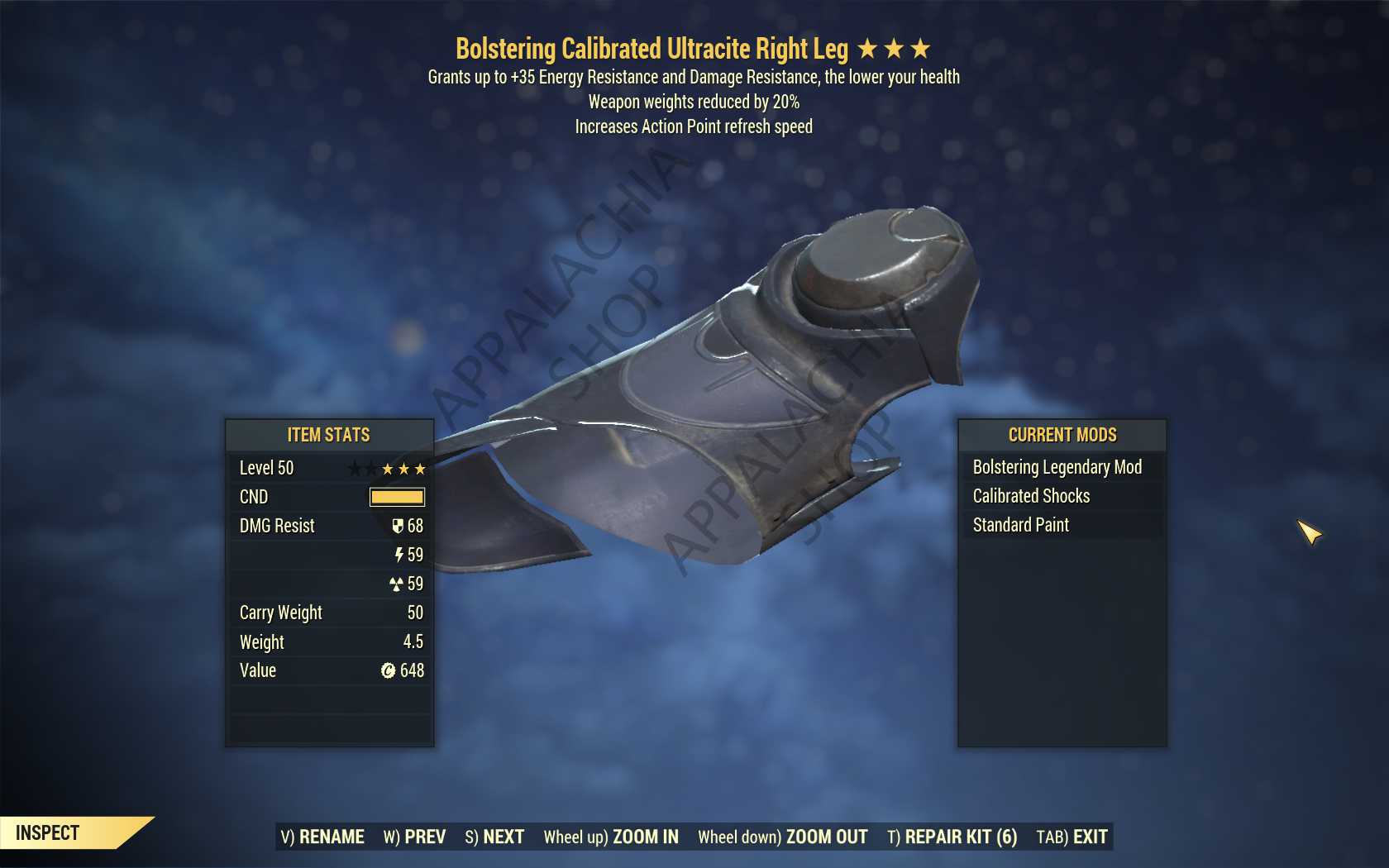Click the caps currency icon next to Value
The height and width of the screenshot is (868, 1389).
[388, 670]
